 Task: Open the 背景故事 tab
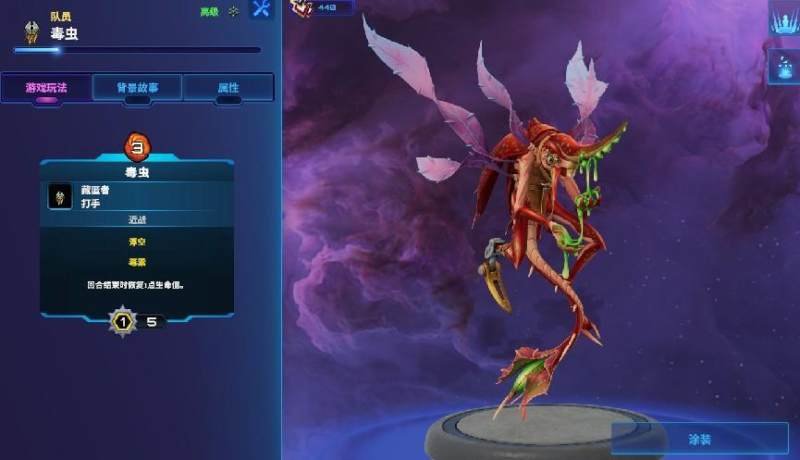tap(137, 87)
